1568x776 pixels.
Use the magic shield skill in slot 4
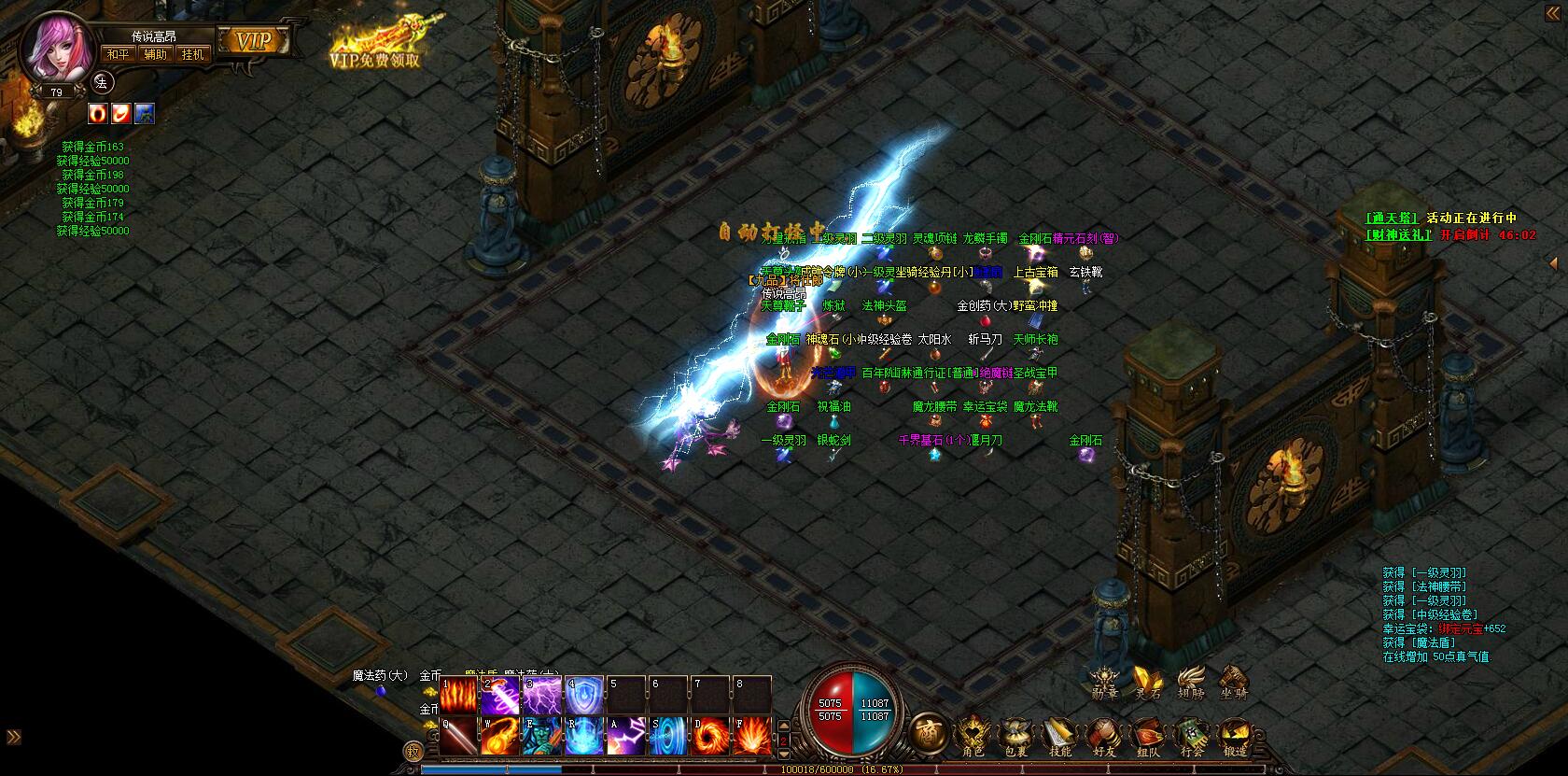tap(584, 697)
